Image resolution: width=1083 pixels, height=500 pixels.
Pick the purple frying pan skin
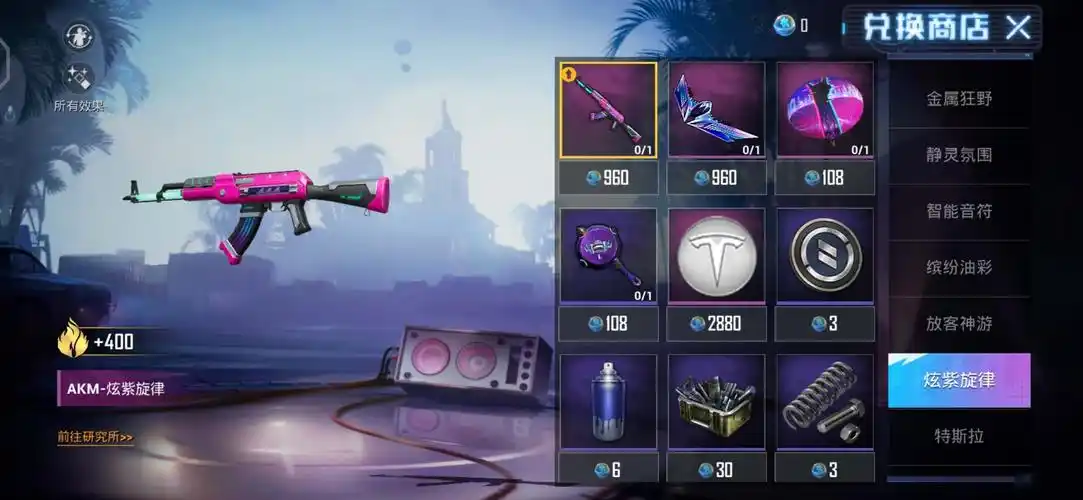click(608, 256)
